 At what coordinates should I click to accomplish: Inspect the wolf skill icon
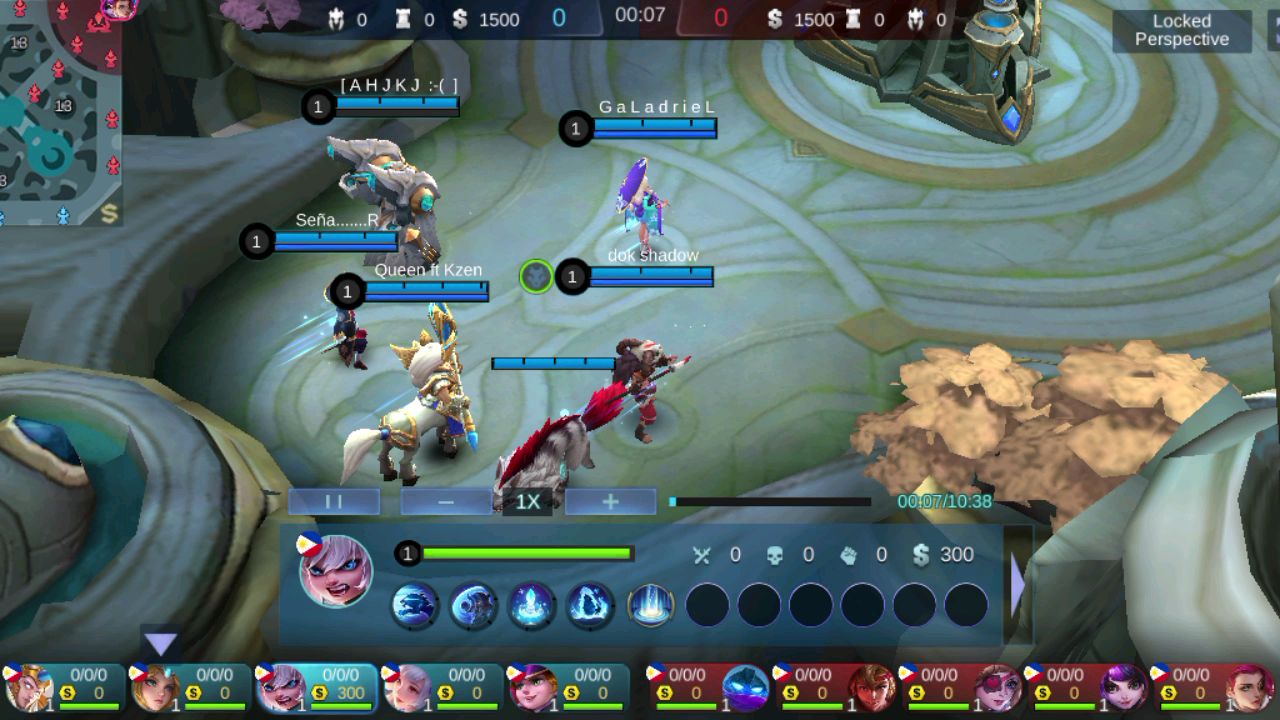click(x=414, y=606)
